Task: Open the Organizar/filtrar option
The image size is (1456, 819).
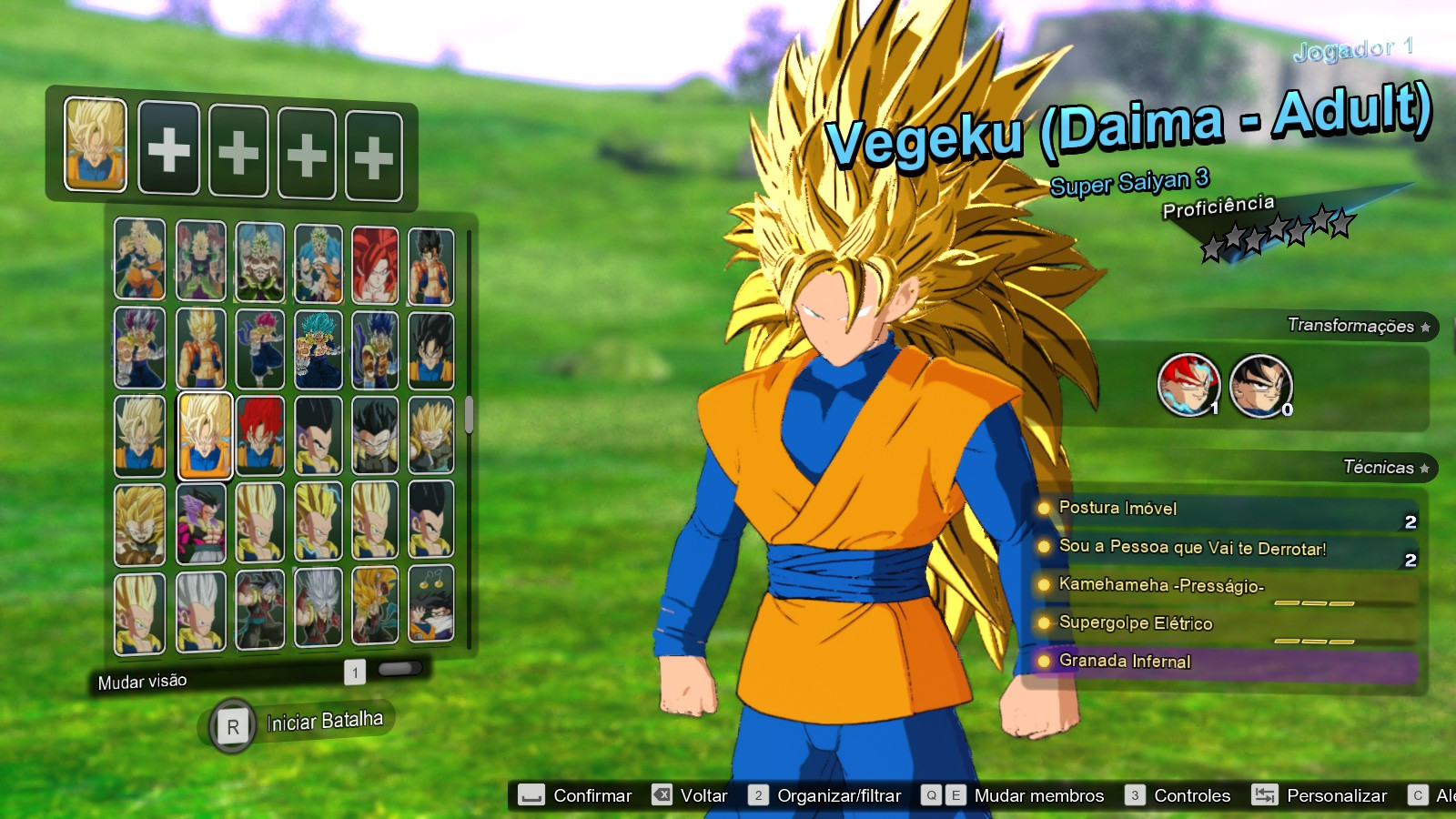Action: 838,795
